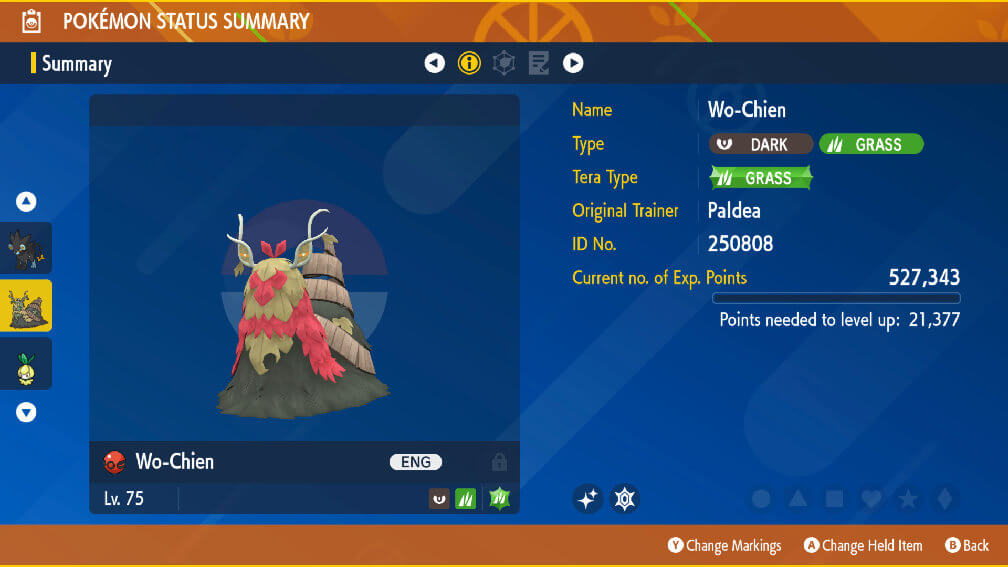Toggle the diamond marking

tap(943, 498)
